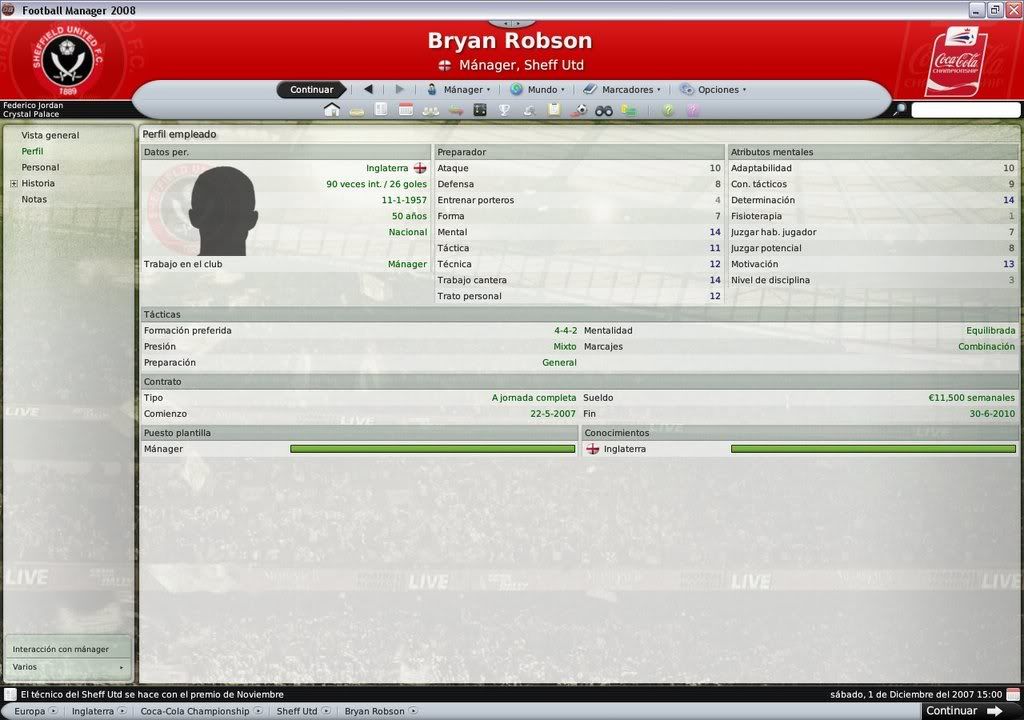Click the Interacción con mánager button
Screen dimensions: 1024x720
(x=61, y=649)
